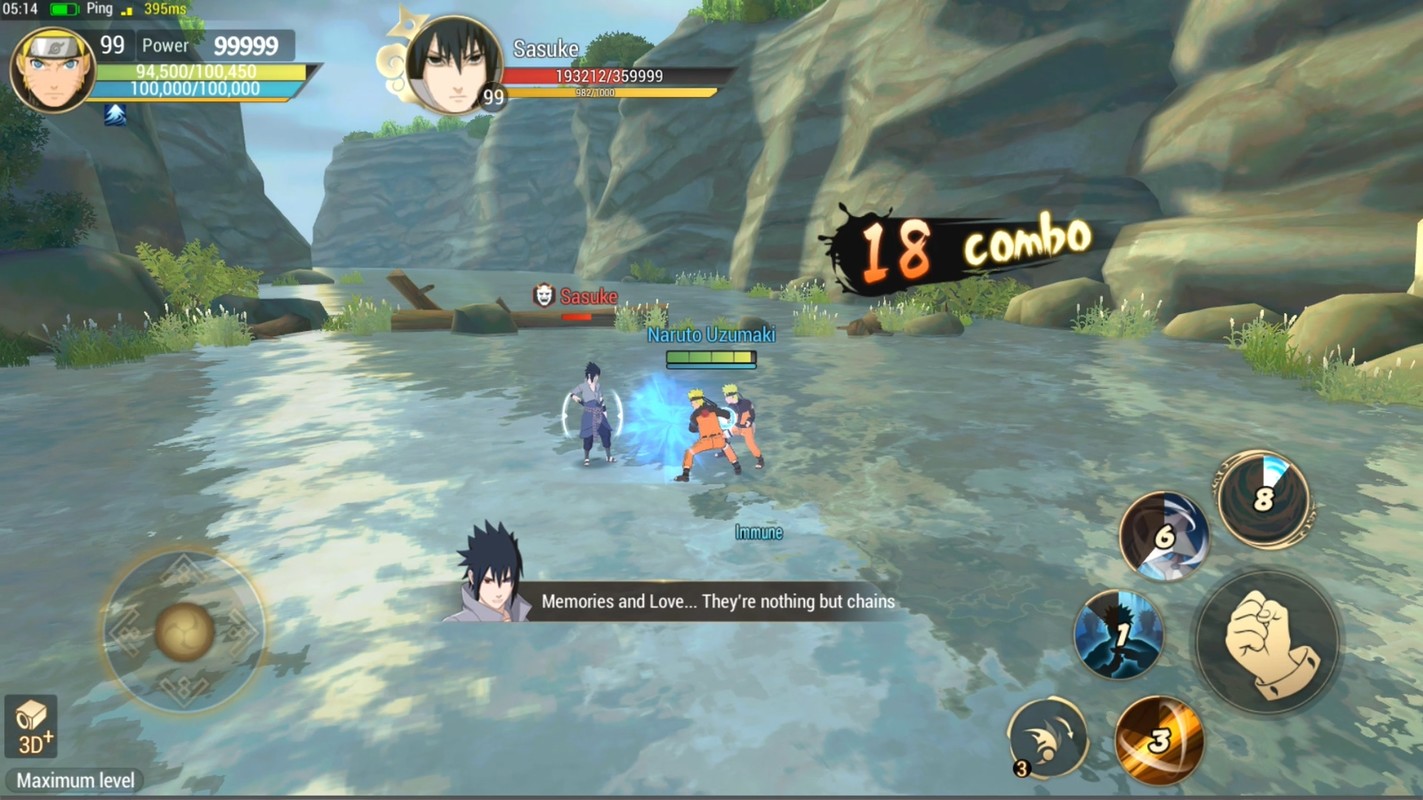Toggle the 3D+ camera view button
The width and height of the screenshot is (1423, 800).
(x=31, y=726)
